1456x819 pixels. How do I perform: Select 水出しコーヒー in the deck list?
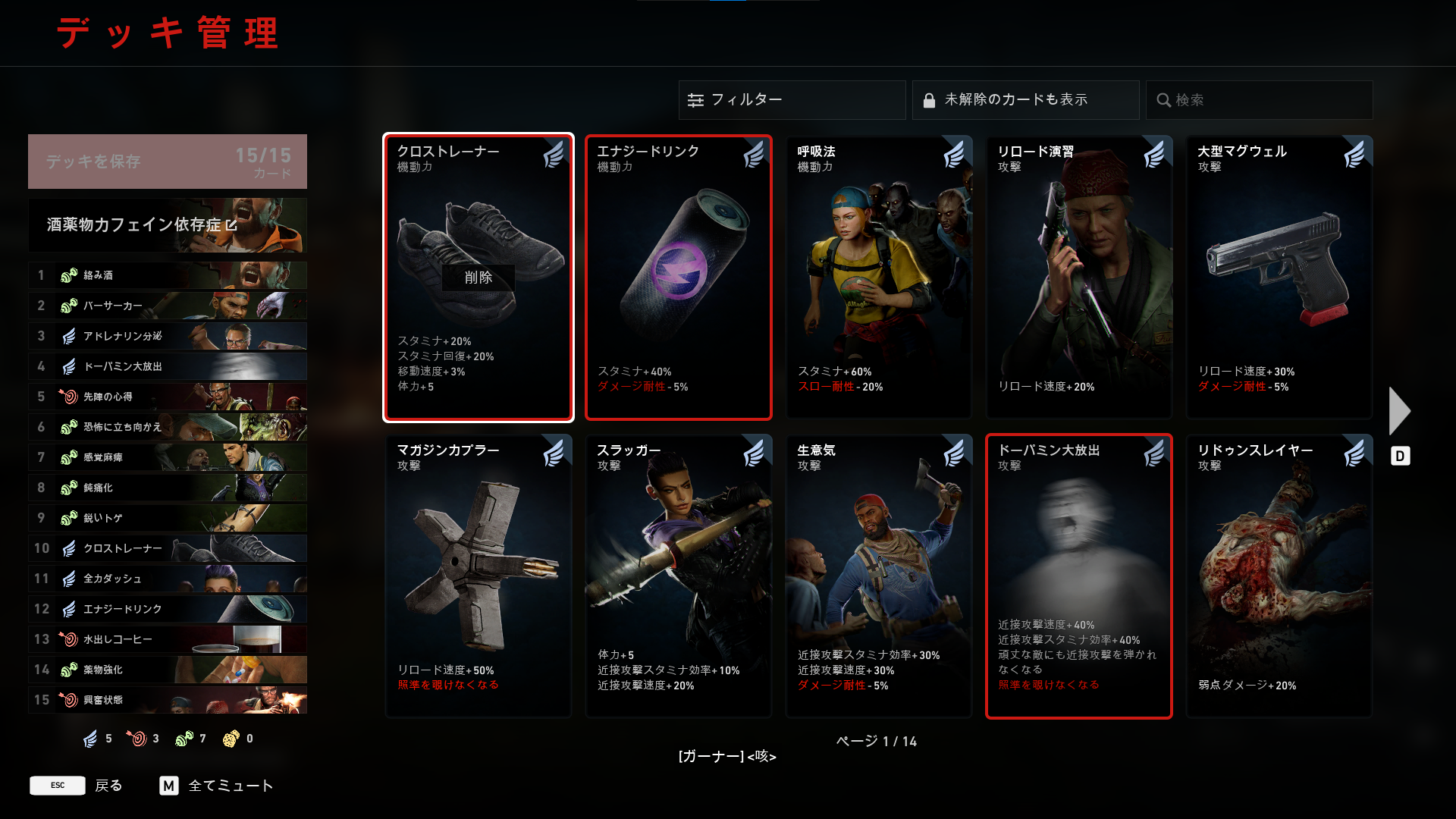pos(167,639)
